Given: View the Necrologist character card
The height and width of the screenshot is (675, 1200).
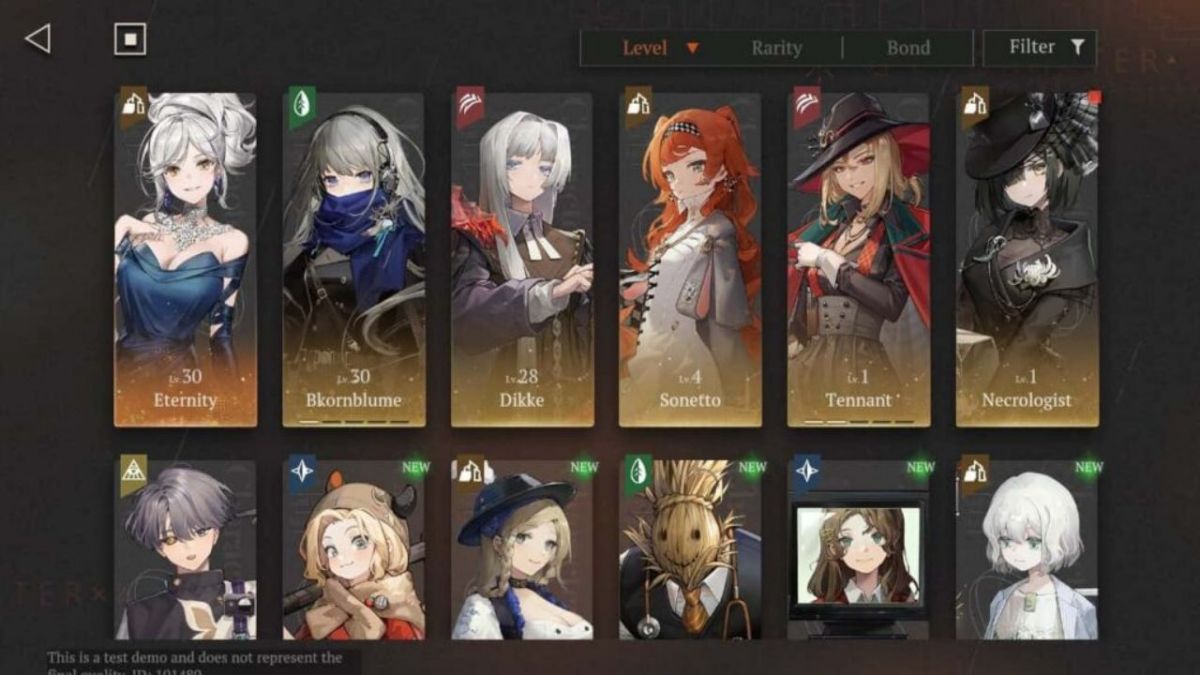Looking at the screenshot, I should click(1027, 260).
